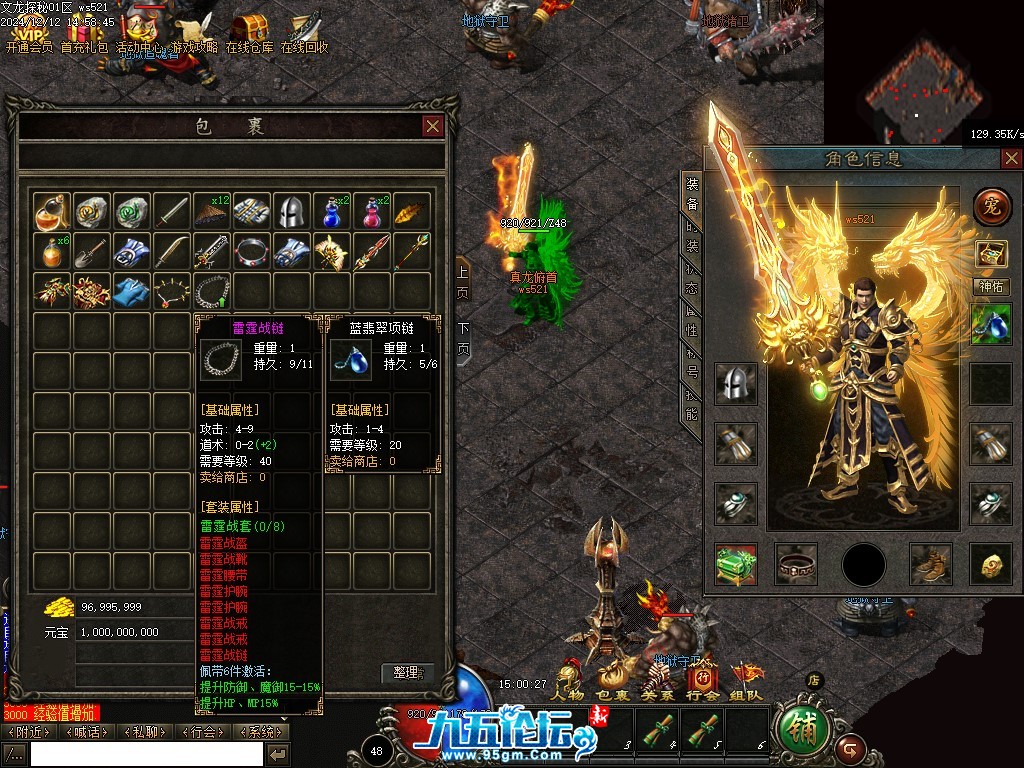Select the shovel item in the bag
The image size is (1024, 768).
[92, 251]
